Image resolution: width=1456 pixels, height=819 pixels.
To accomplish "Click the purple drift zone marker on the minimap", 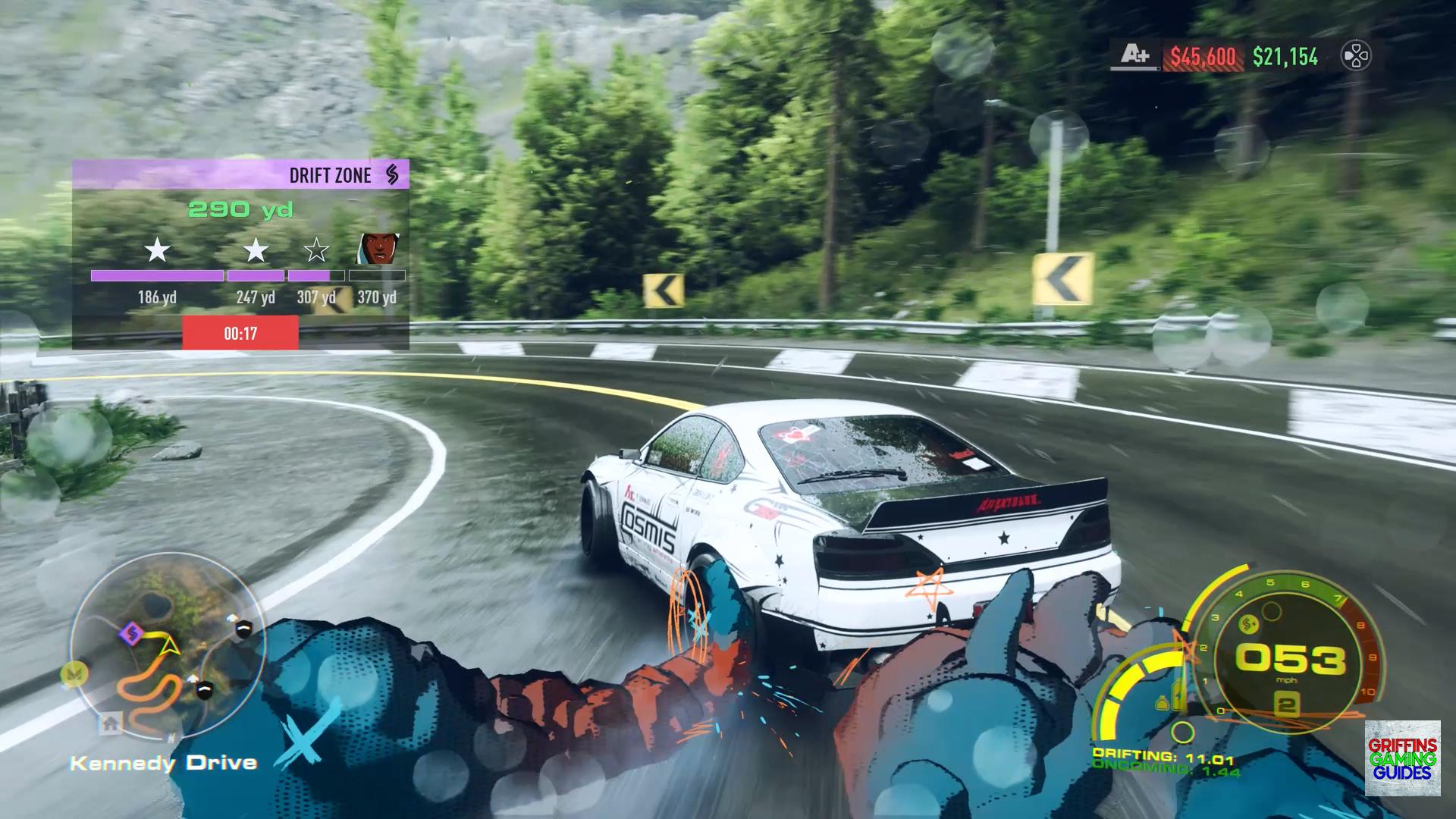I will coord(132,632).
